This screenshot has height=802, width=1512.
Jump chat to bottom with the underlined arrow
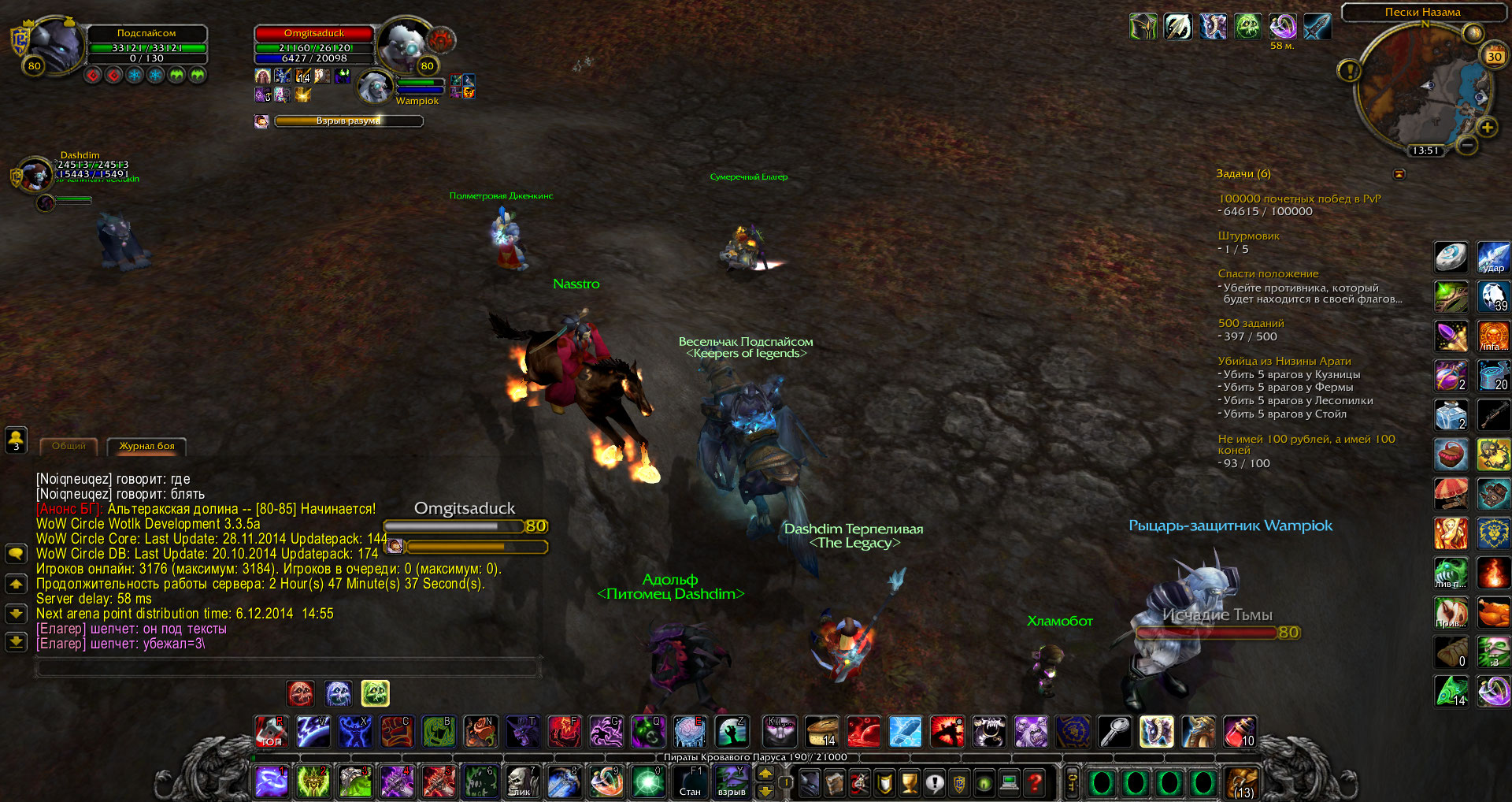(x=16, y=642)
